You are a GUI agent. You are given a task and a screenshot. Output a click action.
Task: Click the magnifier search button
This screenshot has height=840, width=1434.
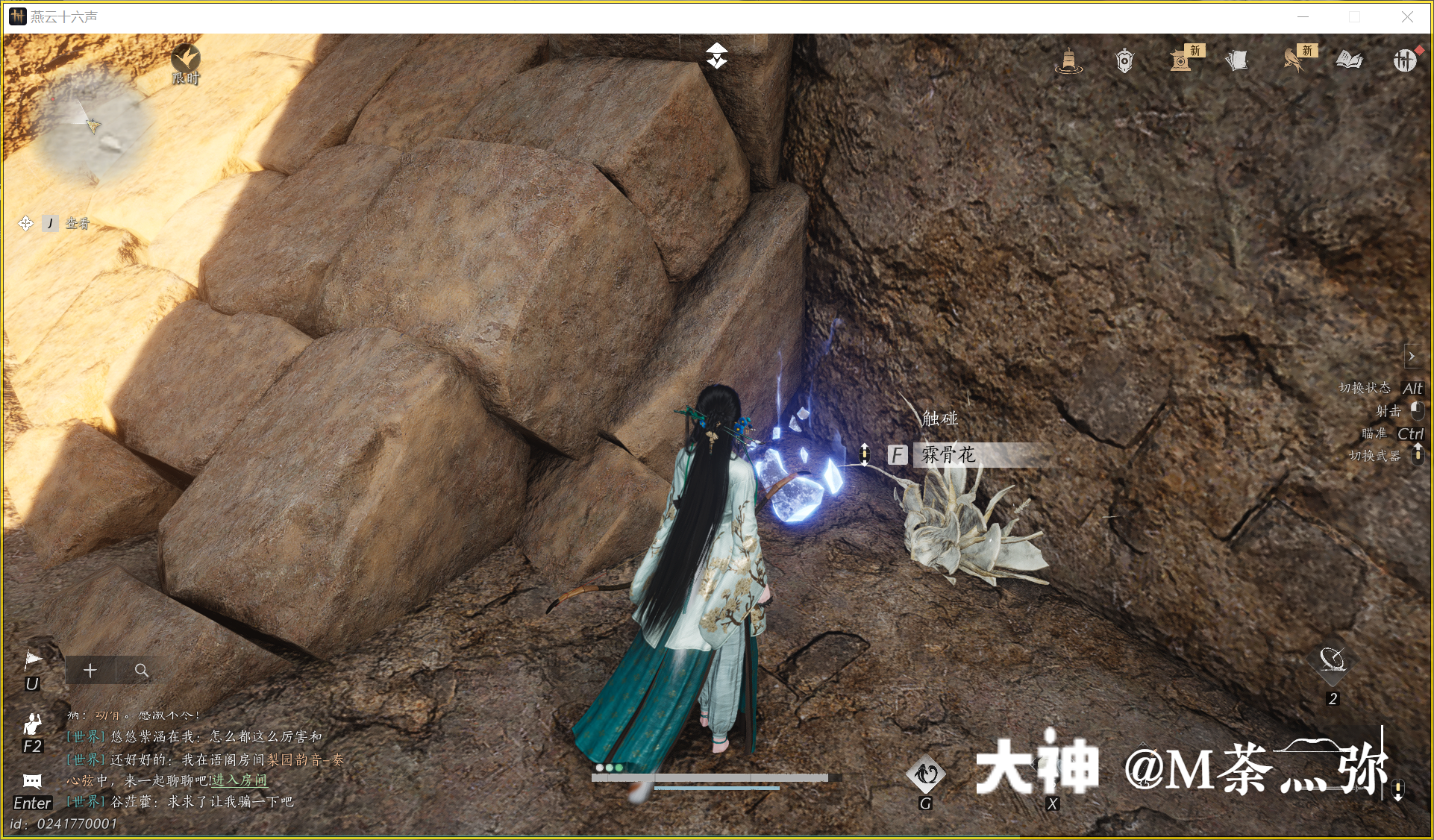142,671
